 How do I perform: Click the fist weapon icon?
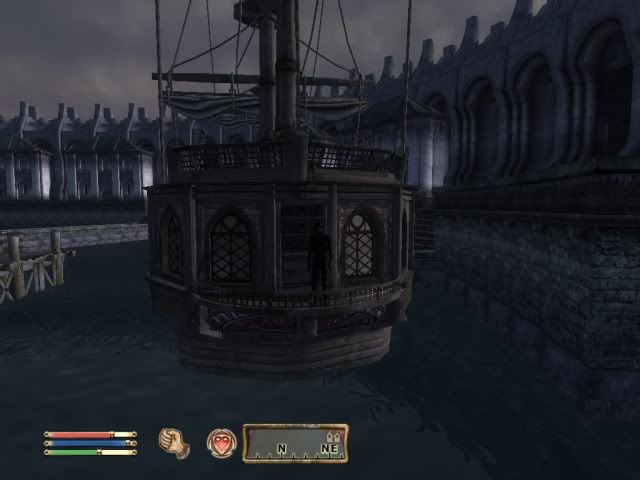point(174,442)
